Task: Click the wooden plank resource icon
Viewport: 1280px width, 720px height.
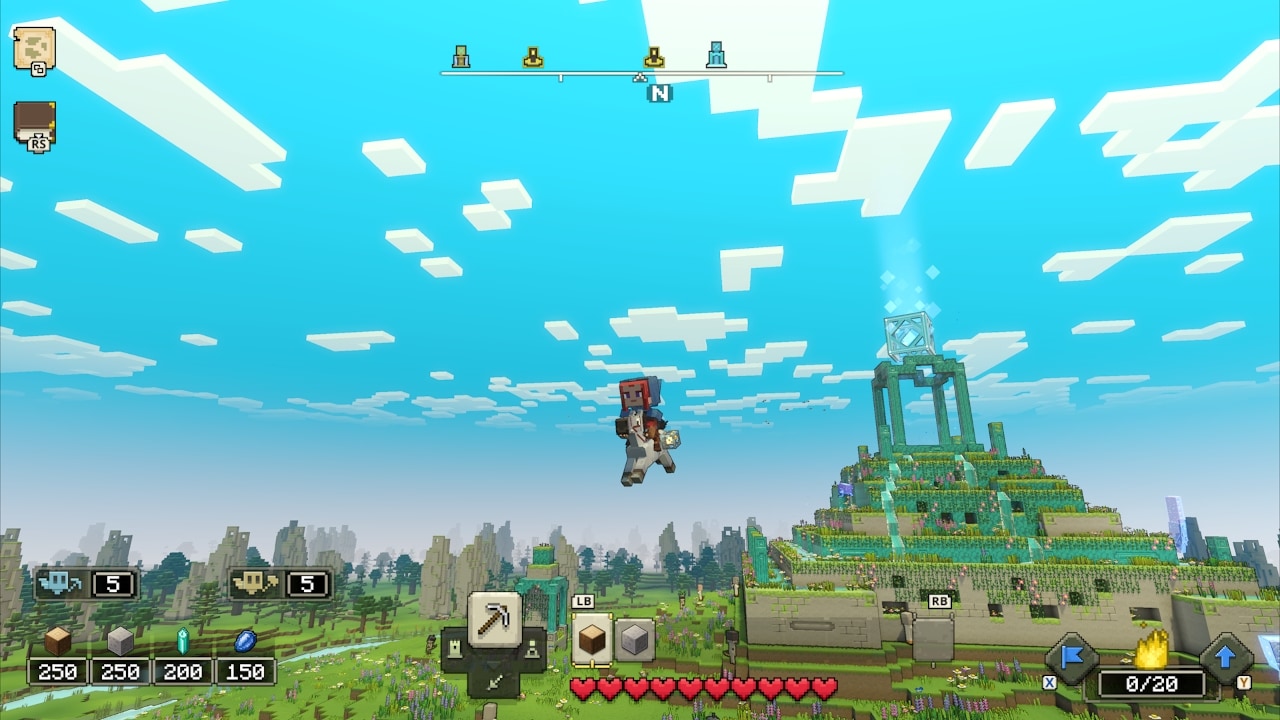Action: (x=57, y=638)
